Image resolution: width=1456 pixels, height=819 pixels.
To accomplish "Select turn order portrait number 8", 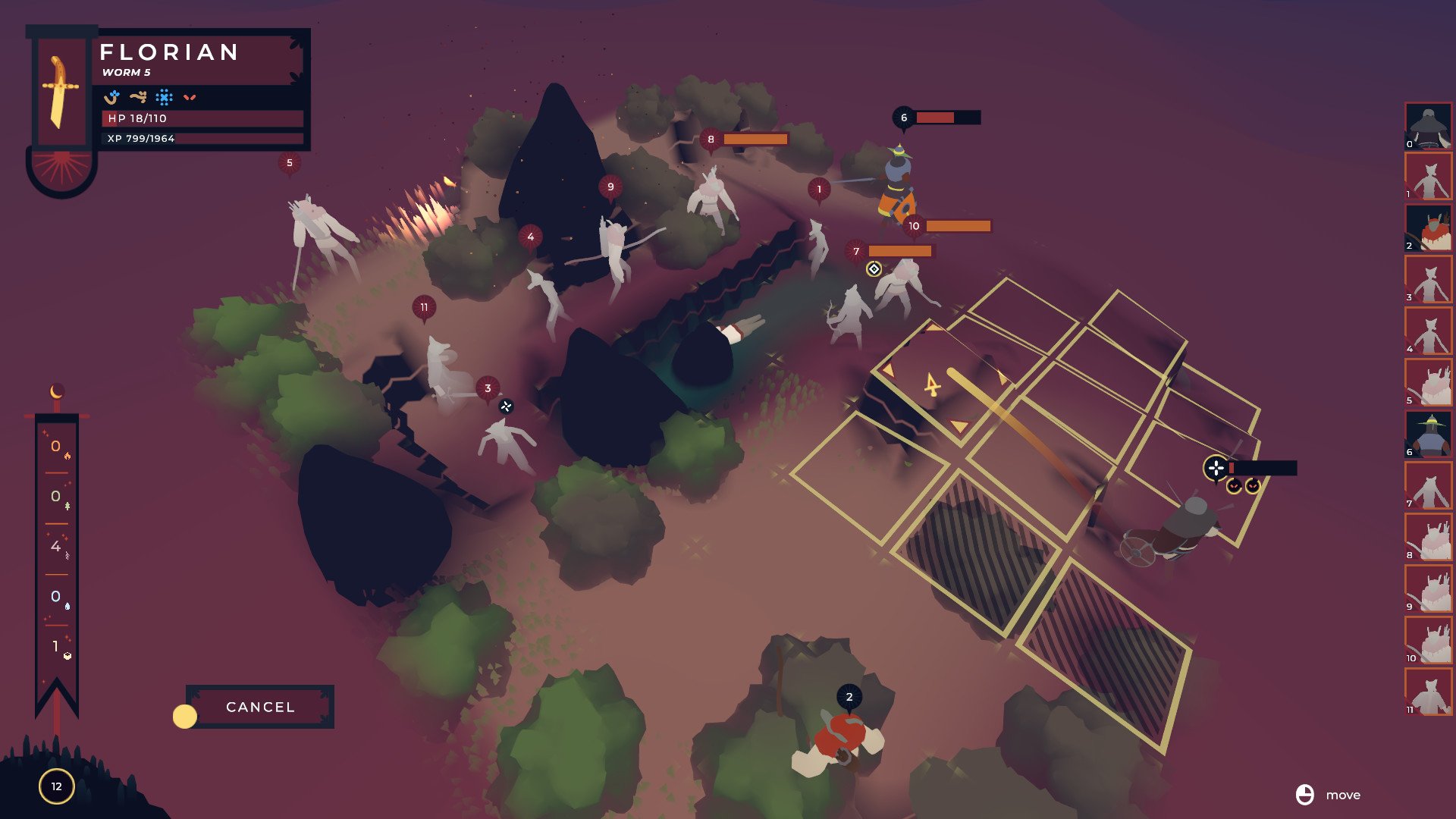I will pyautogui.click(x=1429, y=538).
